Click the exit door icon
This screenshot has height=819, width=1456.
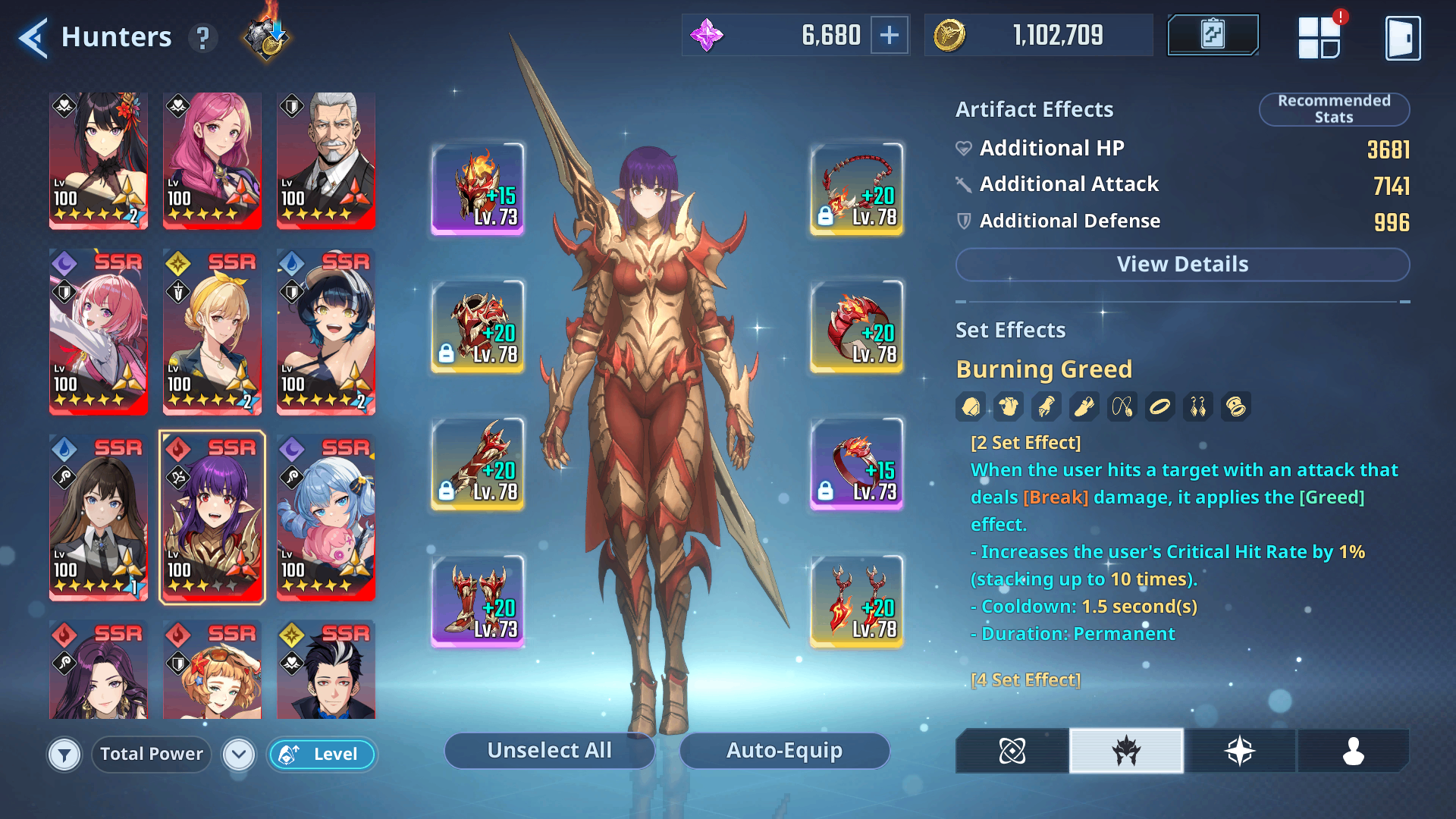(1402, 38)
